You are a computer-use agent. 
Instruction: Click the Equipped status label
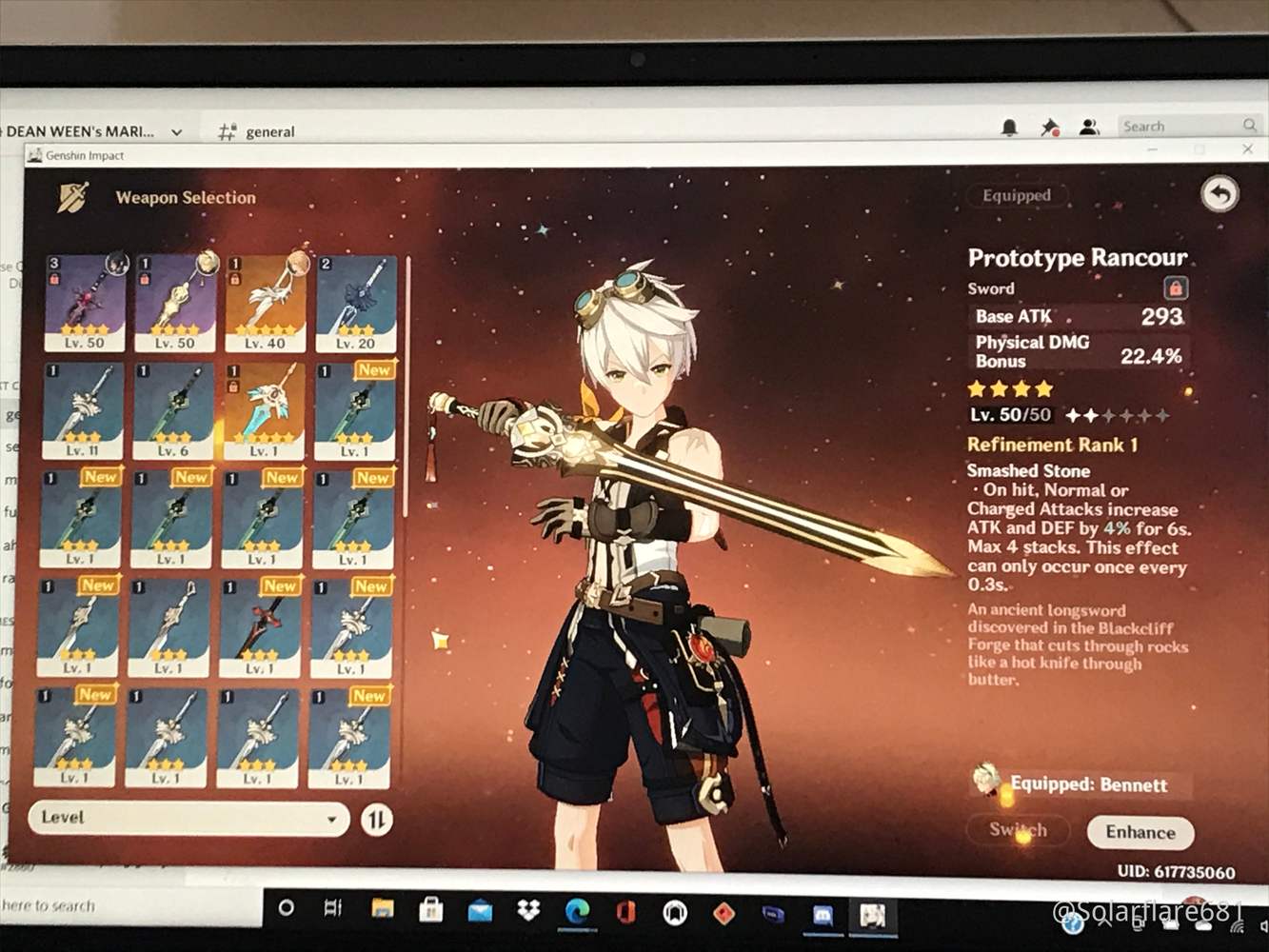click(x=1016, y=195)
